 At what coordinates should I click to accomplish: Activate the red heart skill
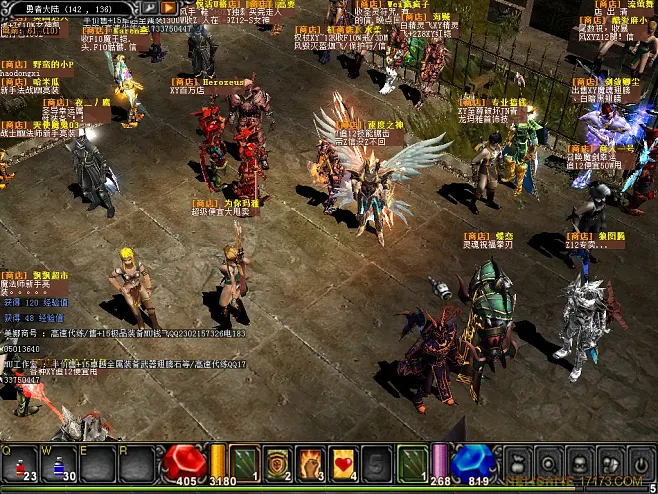point(344,463)
